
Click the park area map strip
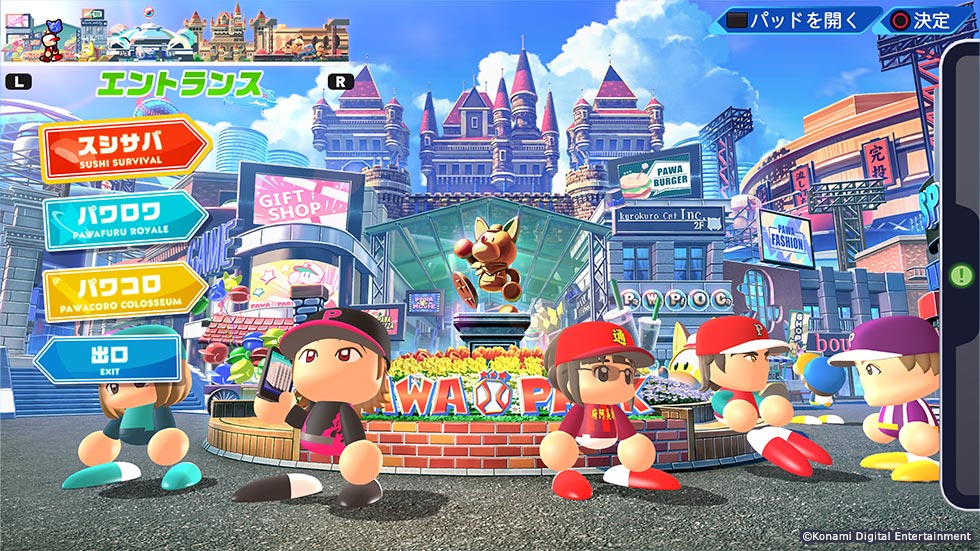(x=176, y=36)
